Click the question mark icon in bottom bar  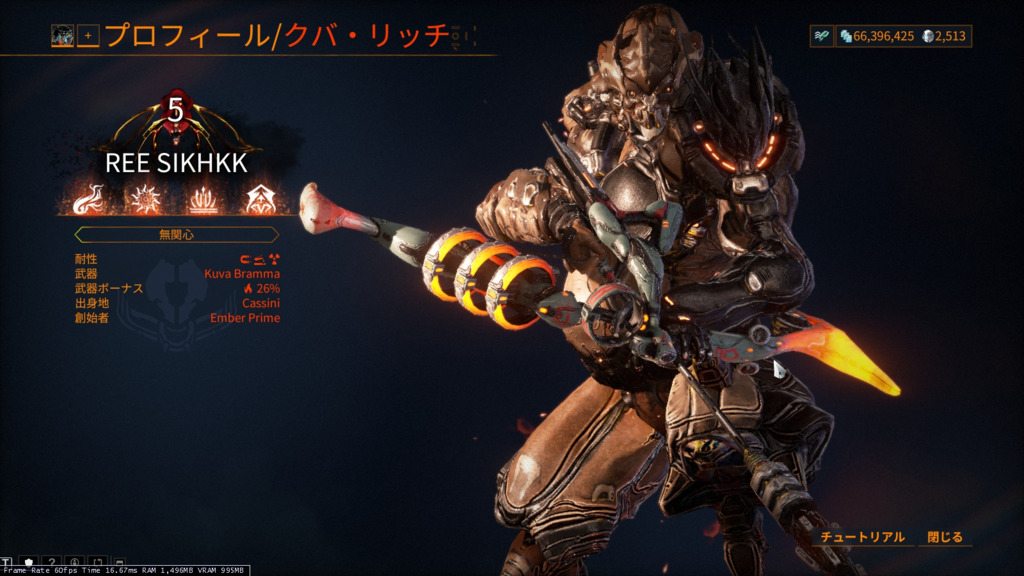[52, 562]
